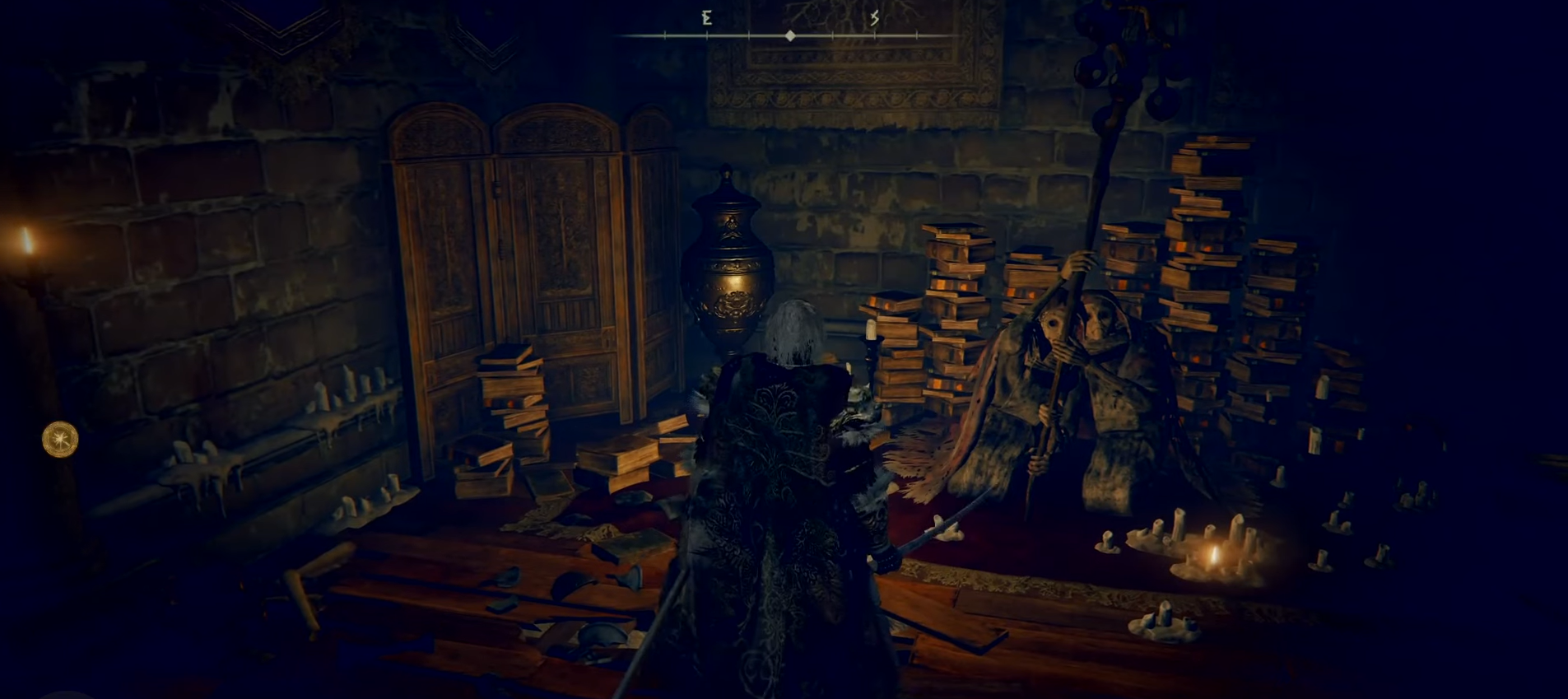Click the golden starburst medallion icon
The height and width of the screenshot is (699, 1568).
tap(60, 439)
